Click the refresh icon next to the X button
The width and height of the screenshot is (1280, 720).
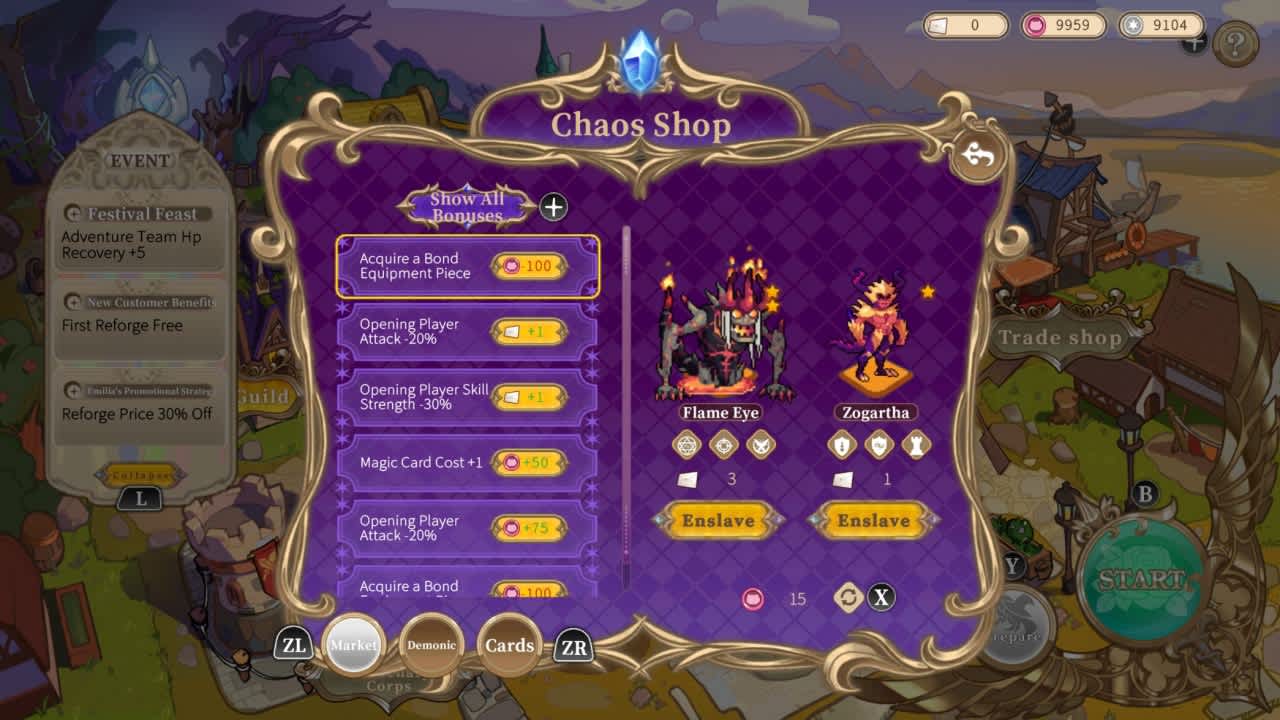(846, 598)
